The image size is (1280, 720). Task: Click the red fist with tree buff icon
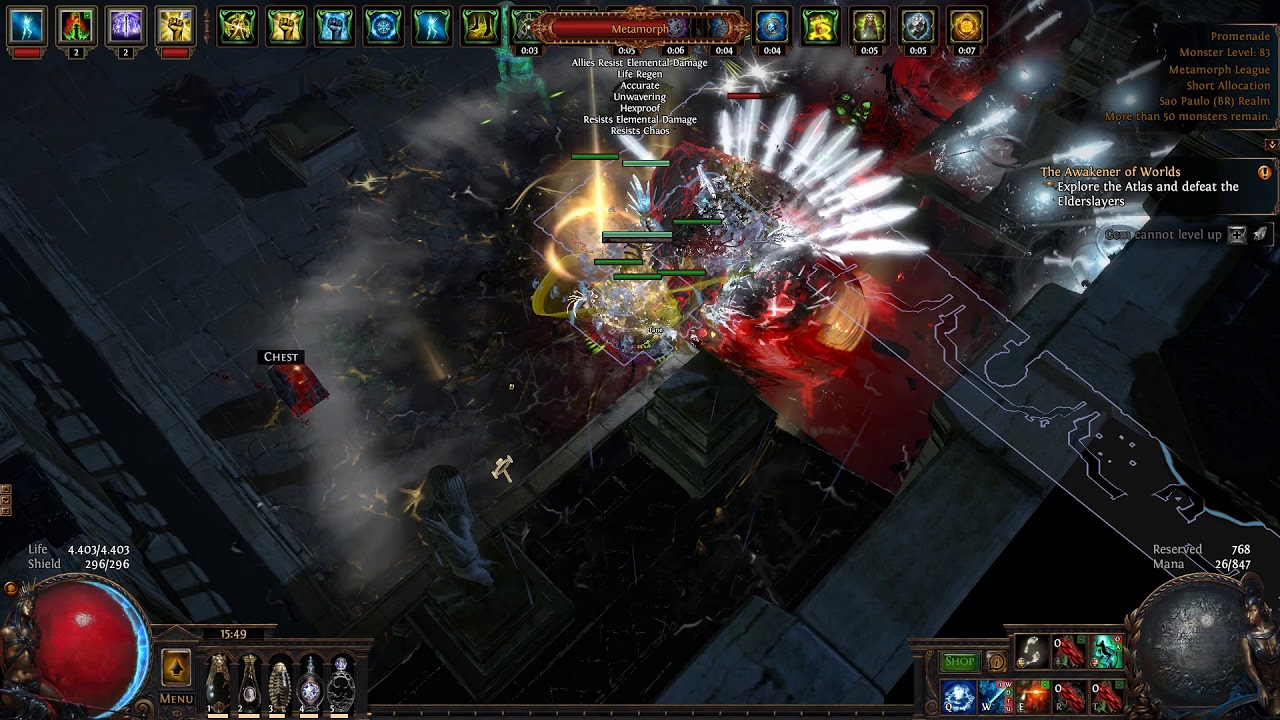[77, 27]
